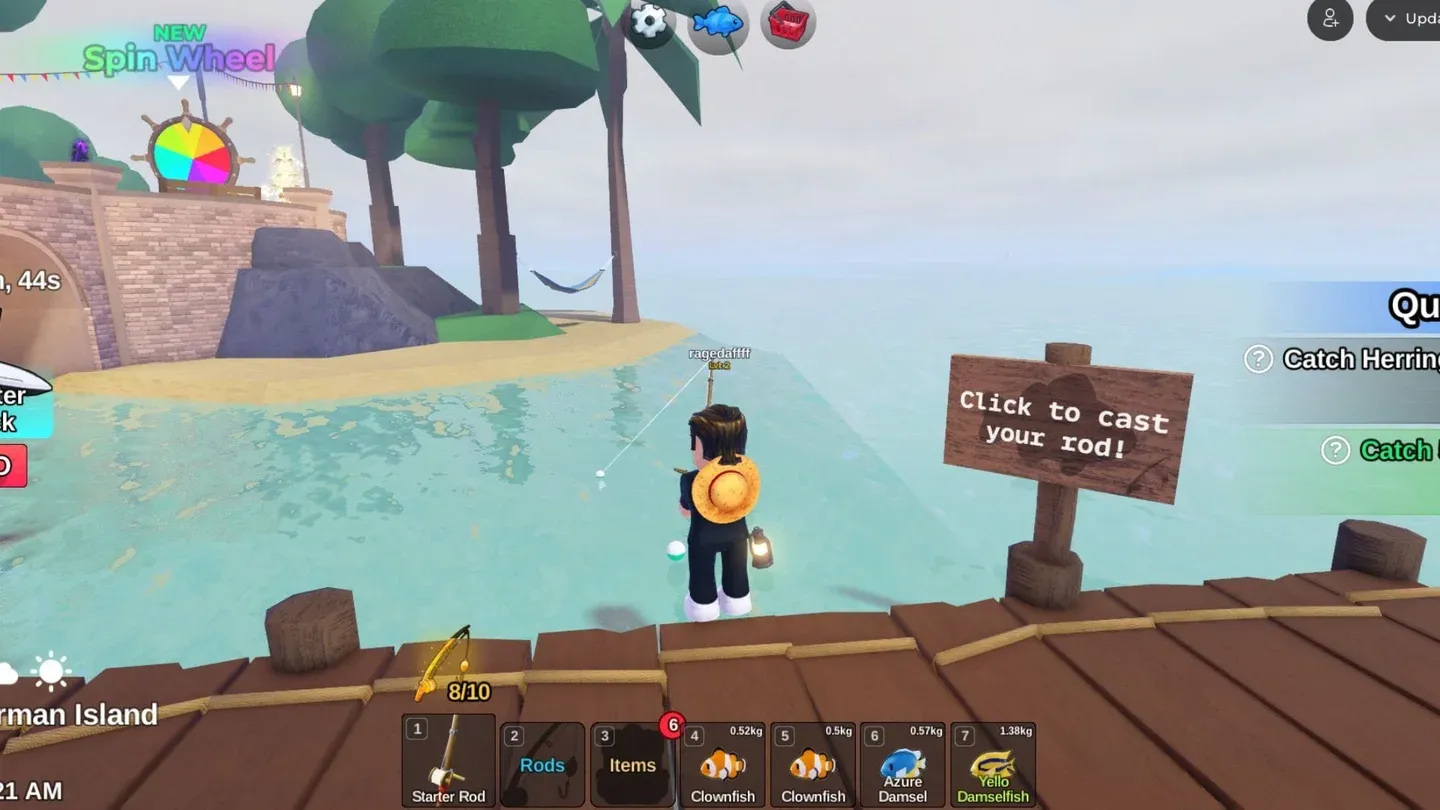Equip the Azure Damsel fish

(x=902, y=763)
